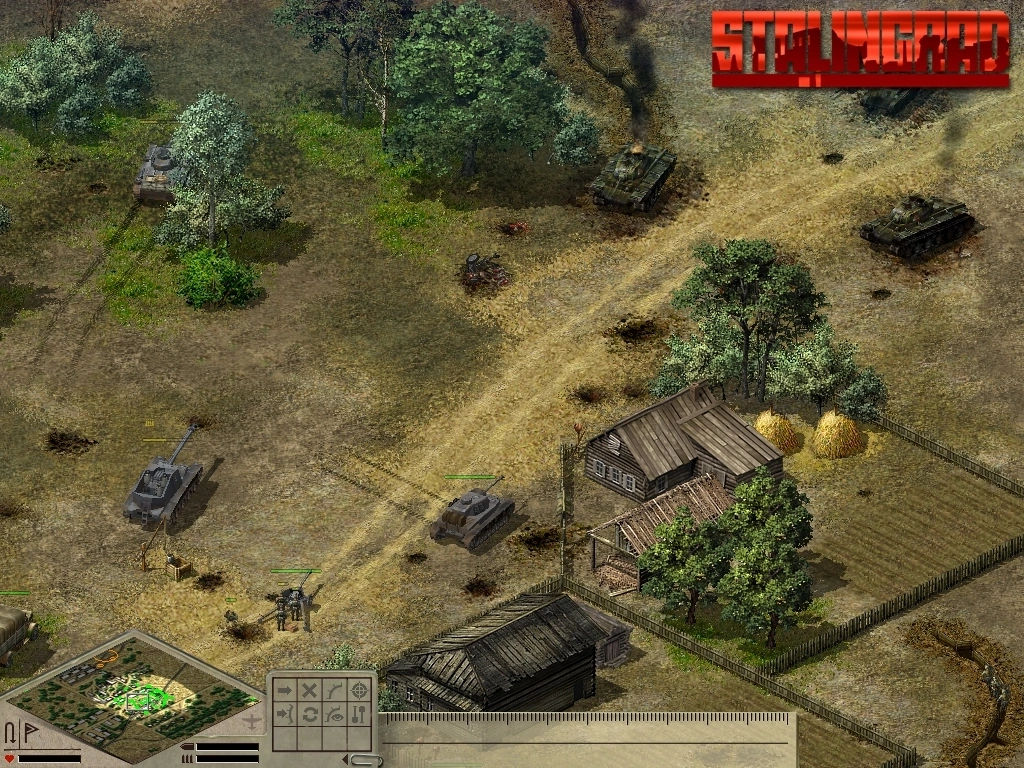Select the curved arc command icon
1024x768 pixels.
[335, 689]
